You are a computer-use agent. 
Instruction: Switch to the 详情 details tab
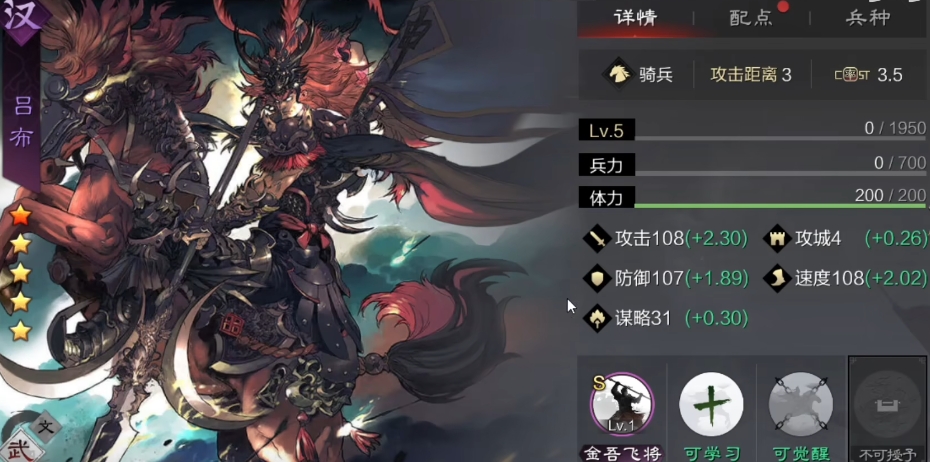638,18
